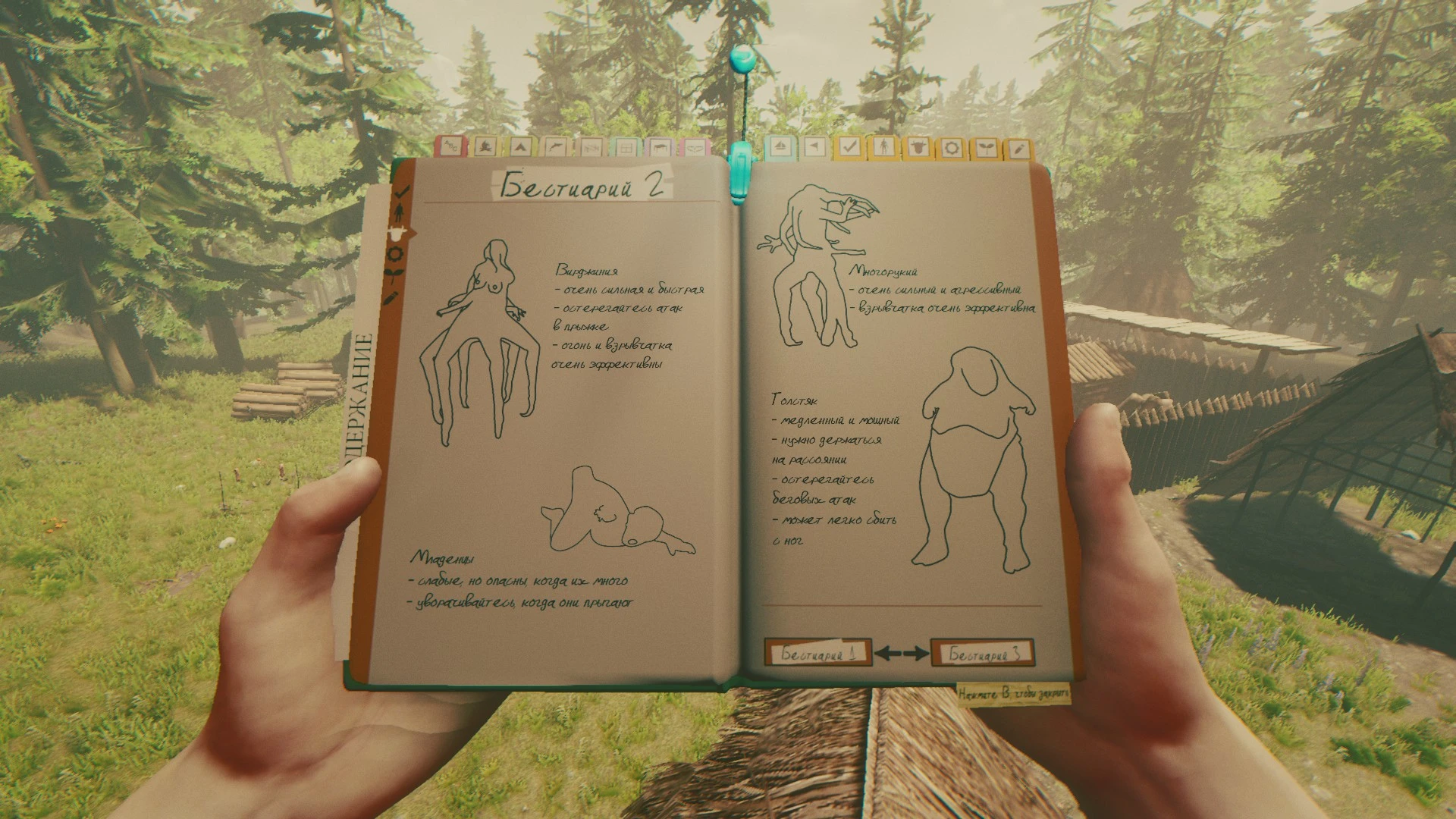Viewport: 1456px width, 819px height.
Task: Open the storage grid tab icon
Action: click(626, 149)
